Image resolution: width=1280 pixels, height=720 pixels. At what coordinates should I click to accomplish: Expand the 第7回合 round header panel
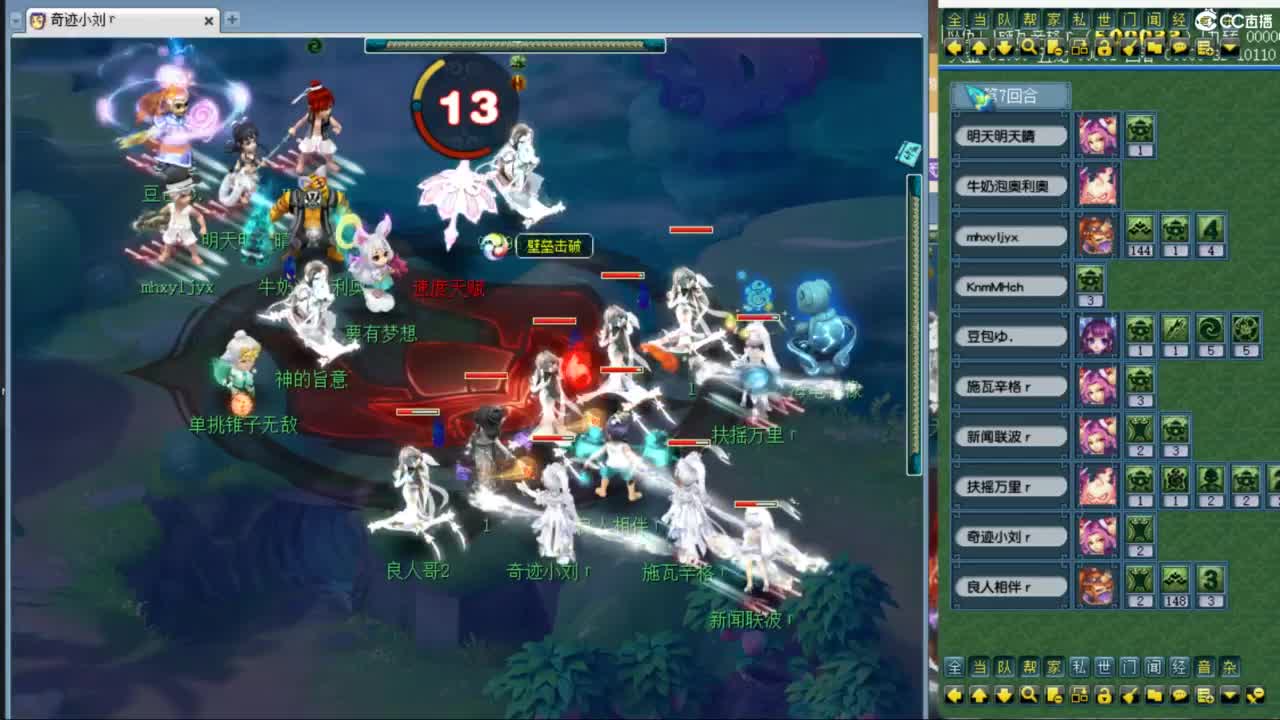point(1012,93)
